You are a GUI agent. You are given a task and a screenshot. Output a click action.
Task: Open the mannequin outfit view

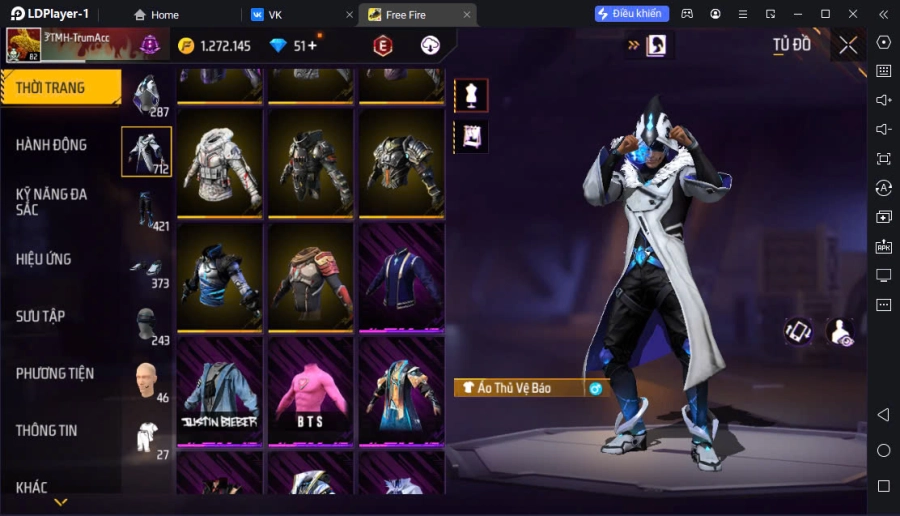471,95
